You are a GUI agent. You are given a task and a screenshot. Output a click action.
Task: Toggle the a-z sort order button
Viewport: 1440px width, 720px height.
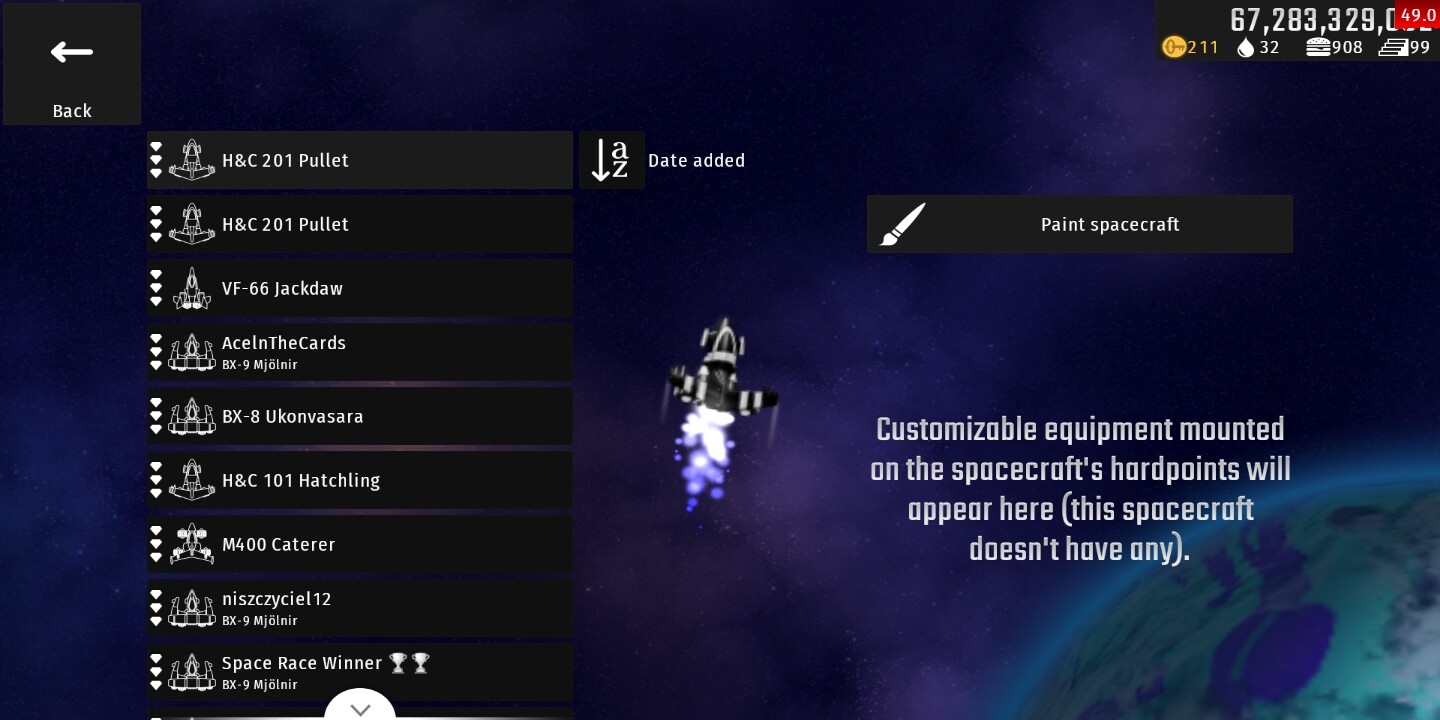click(611, 160)
